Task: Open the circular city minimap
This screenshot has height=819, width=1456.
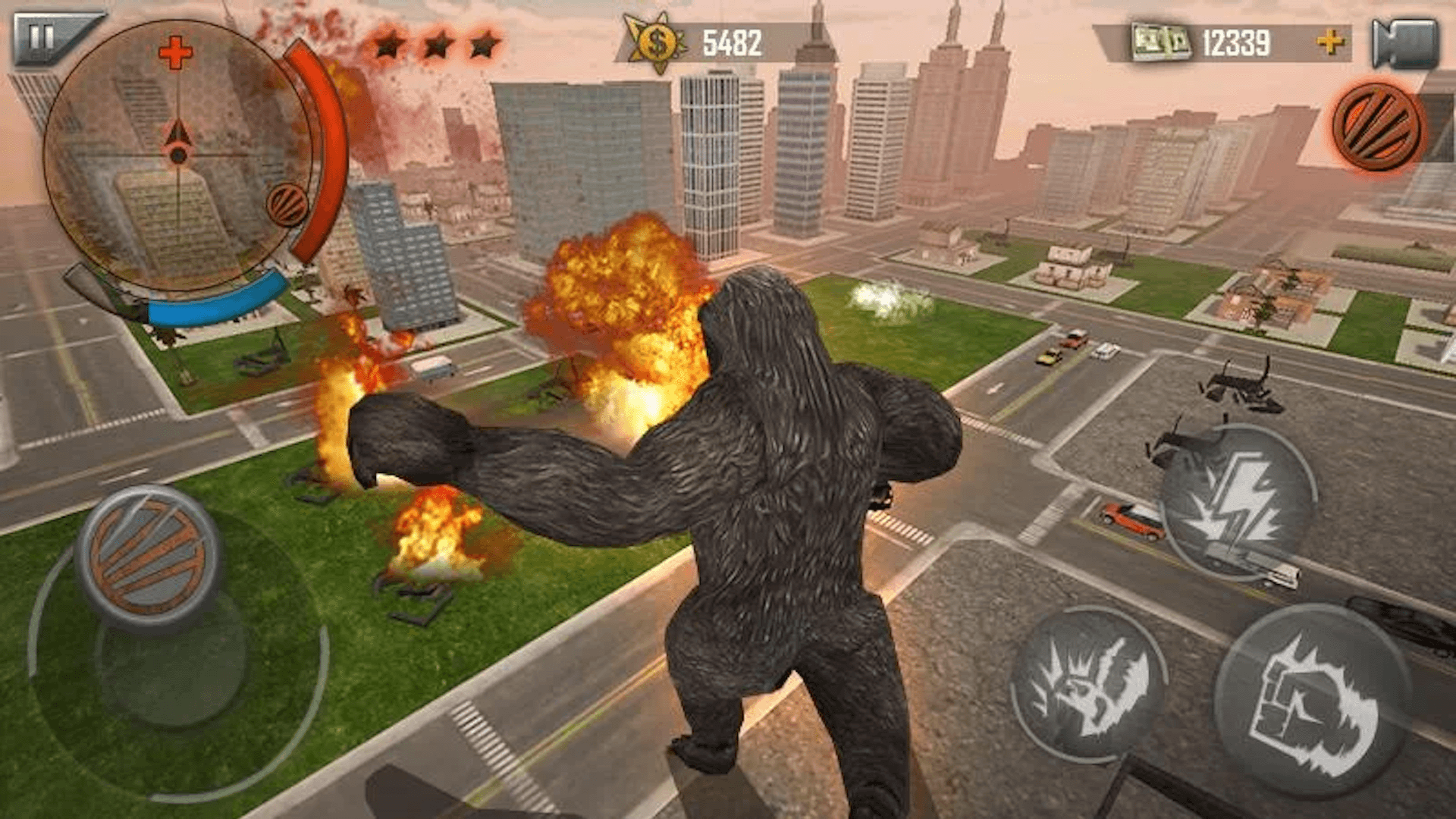Action: pyautogui.click(x=177, y=155)
